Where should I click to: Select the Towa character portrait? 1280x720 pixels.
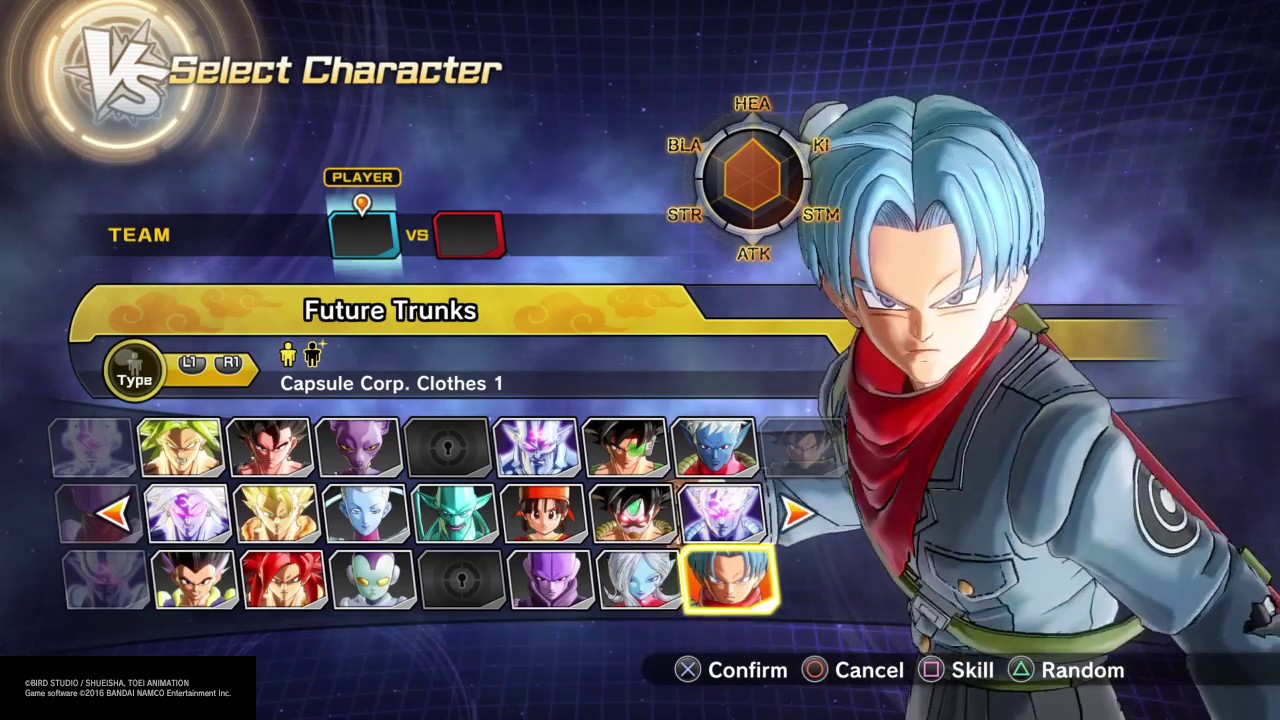639,579
